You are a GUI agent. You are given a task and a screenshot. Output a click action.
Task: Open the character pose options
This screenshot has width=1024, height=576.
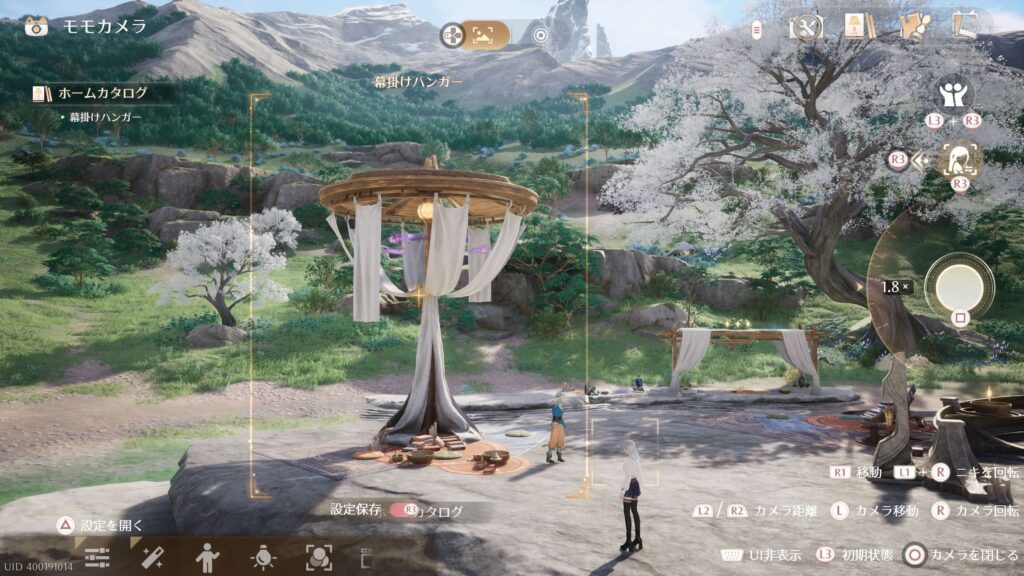(208, 558)
